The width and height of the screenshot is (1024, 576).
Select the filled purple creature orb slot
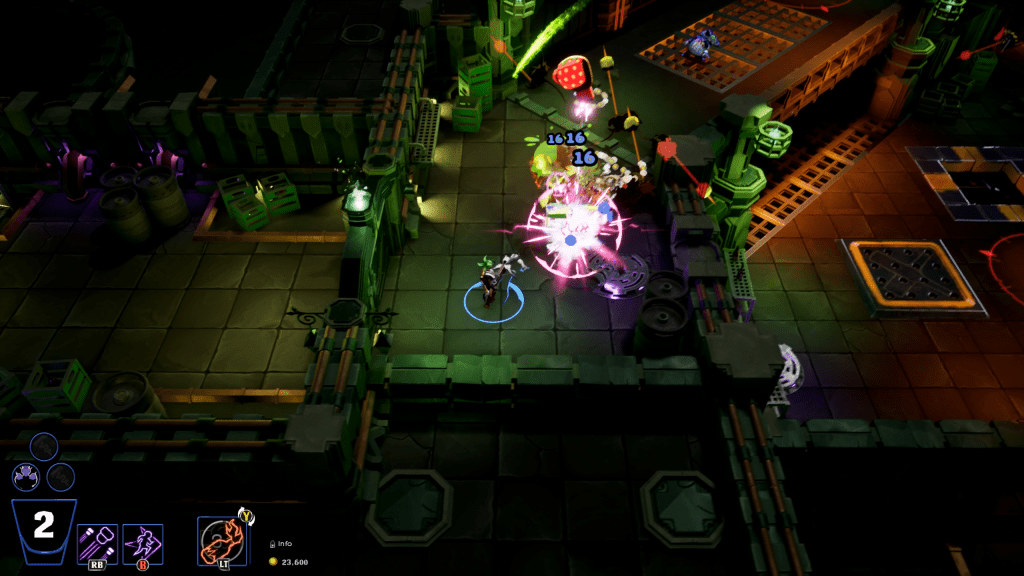[x=25, y=476]
